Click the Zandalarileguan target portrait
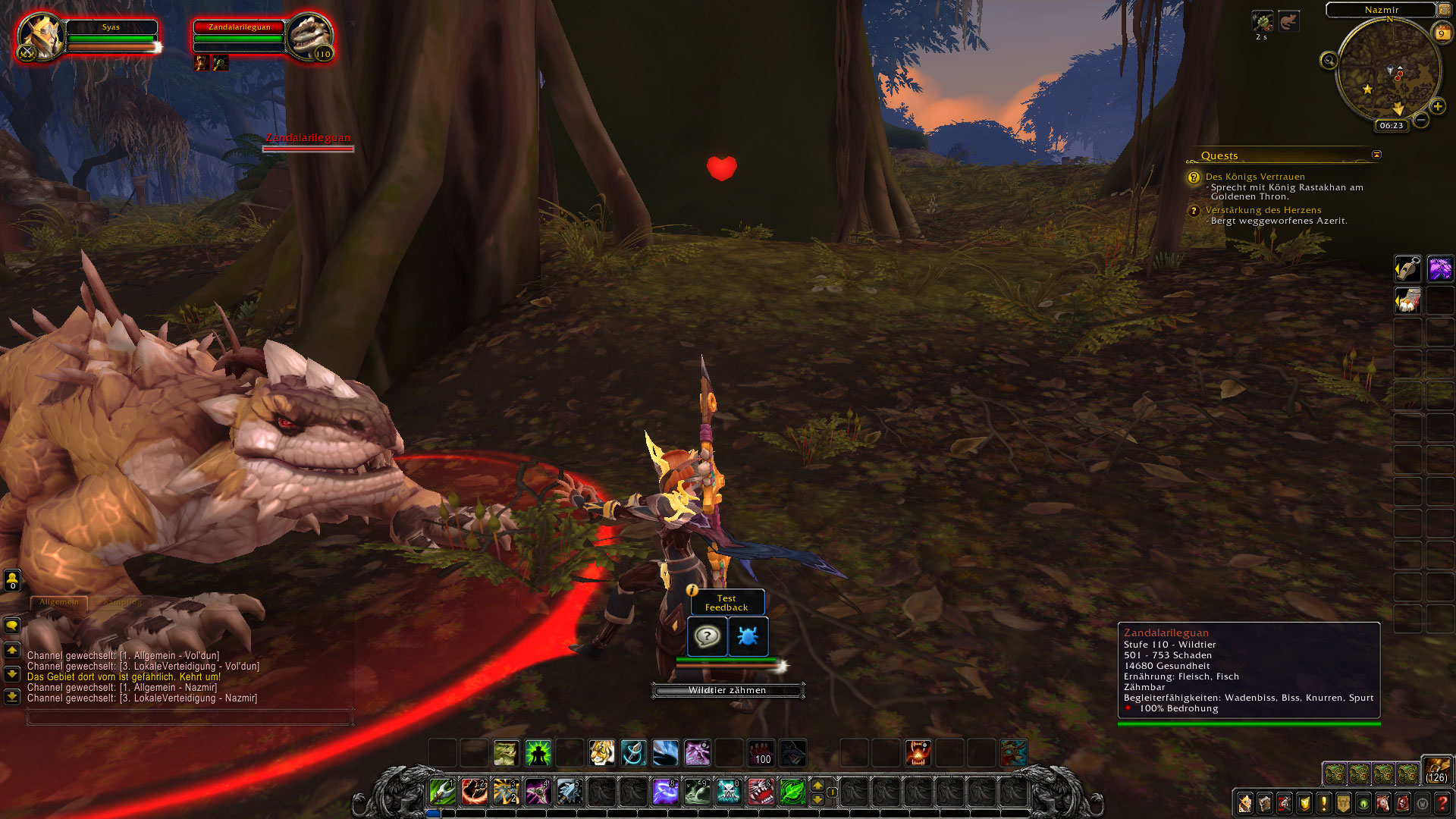 (x=310, y=36)
